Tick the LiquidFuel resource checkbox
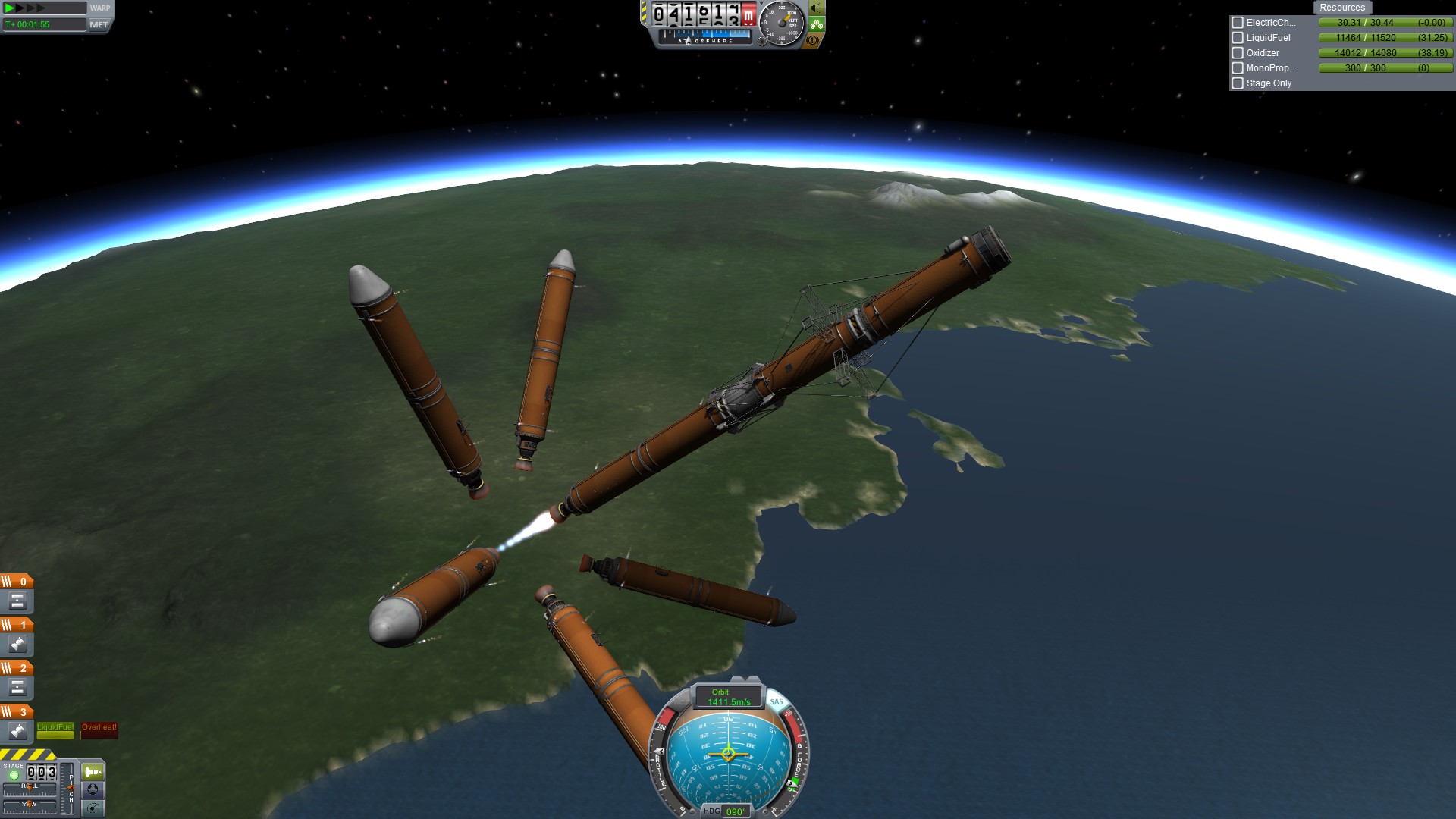Image resolution: width=1456 pixels, height=819 pixels. coord(1238,38)
